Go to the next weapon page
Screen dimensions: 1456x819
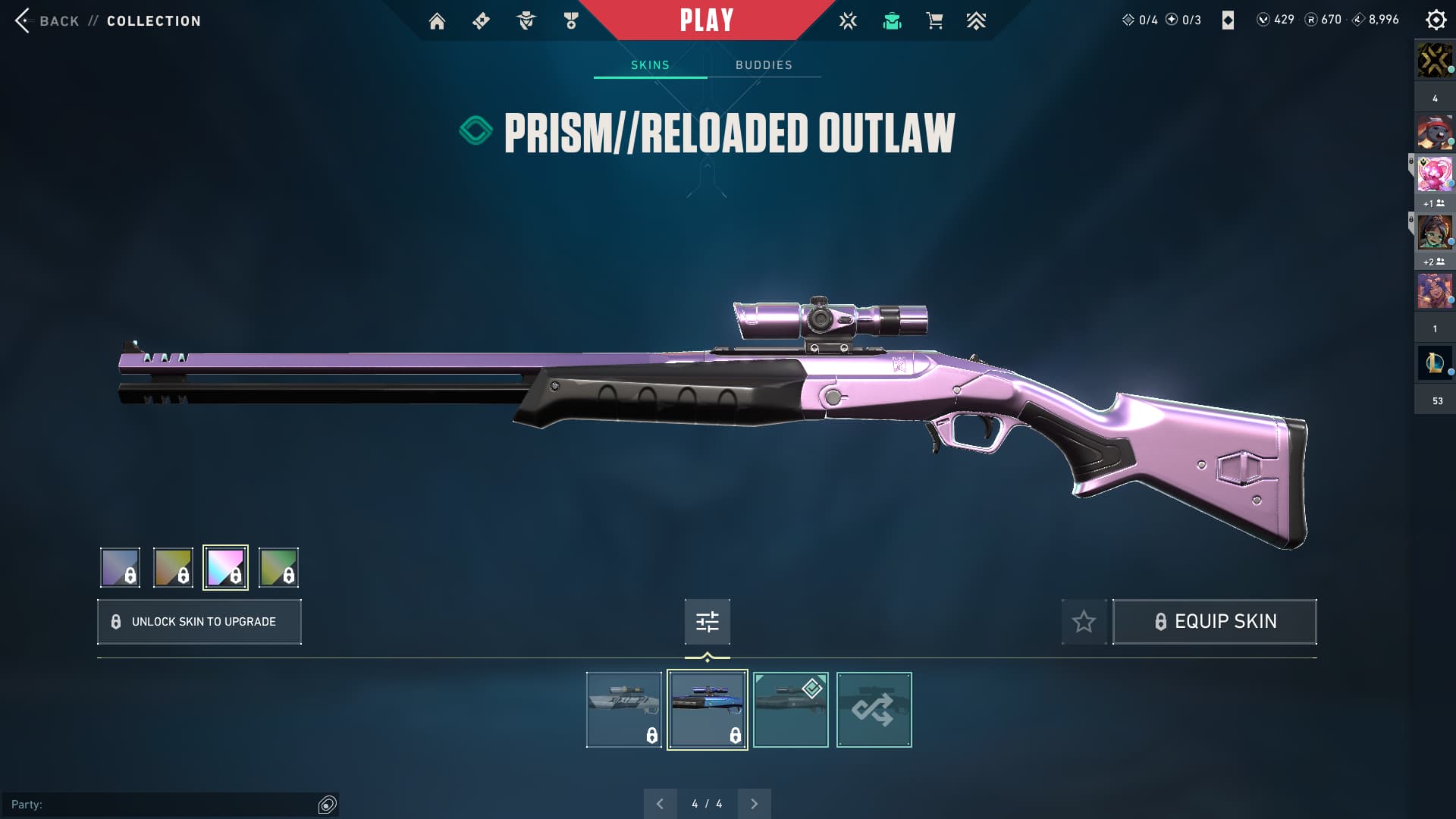click(754, 804)
